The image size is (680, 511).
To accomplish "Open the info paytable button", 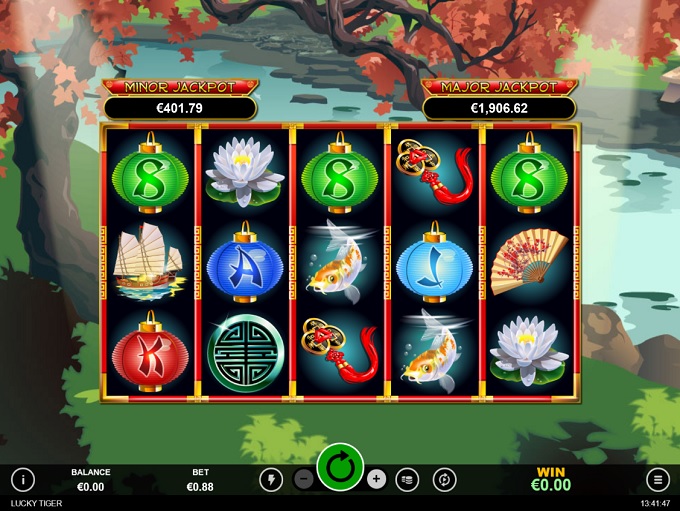I will pos(23,479).
